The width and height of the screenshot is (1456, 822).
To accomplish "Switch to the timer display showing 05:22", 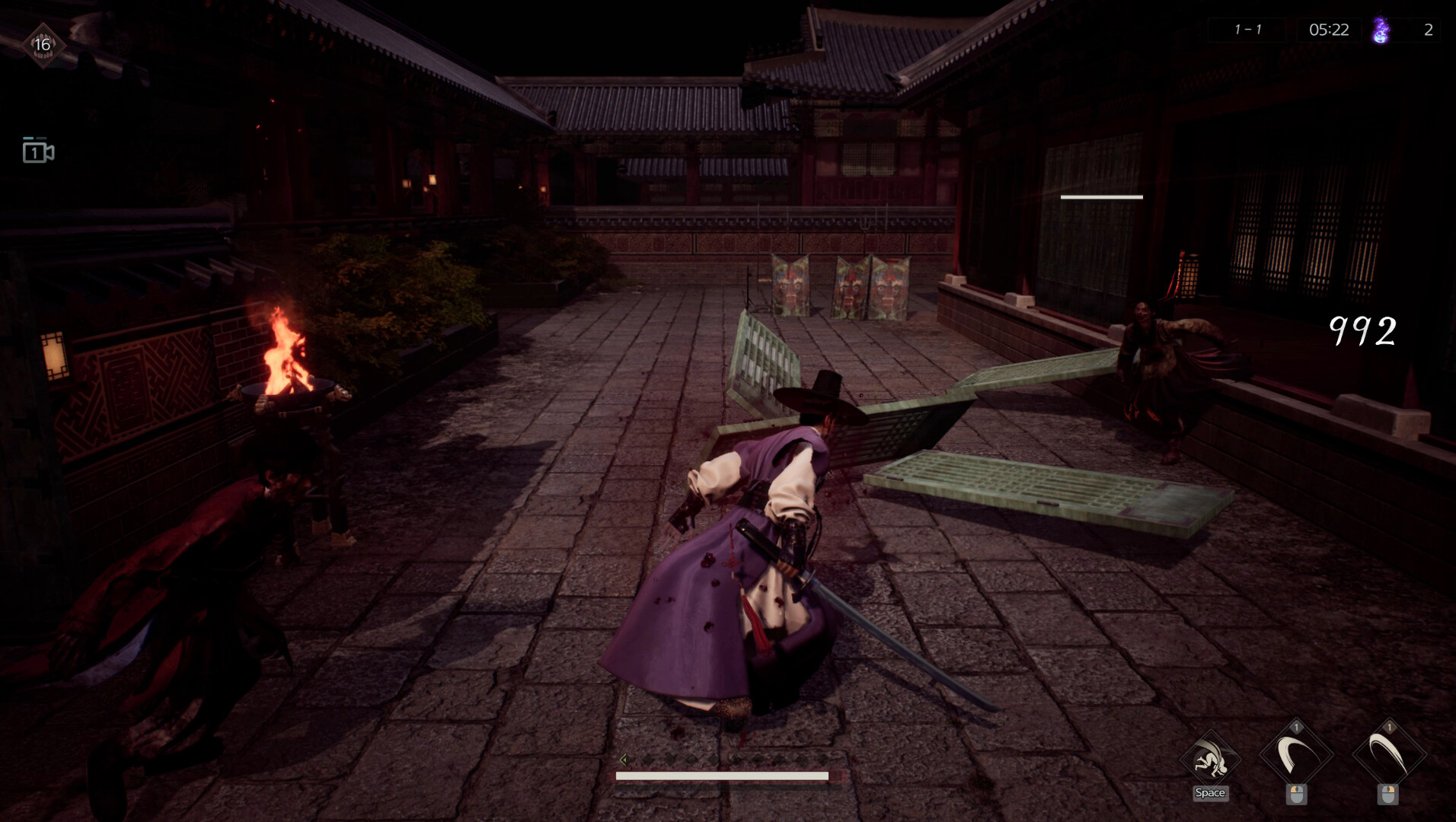I will 1330,30.
